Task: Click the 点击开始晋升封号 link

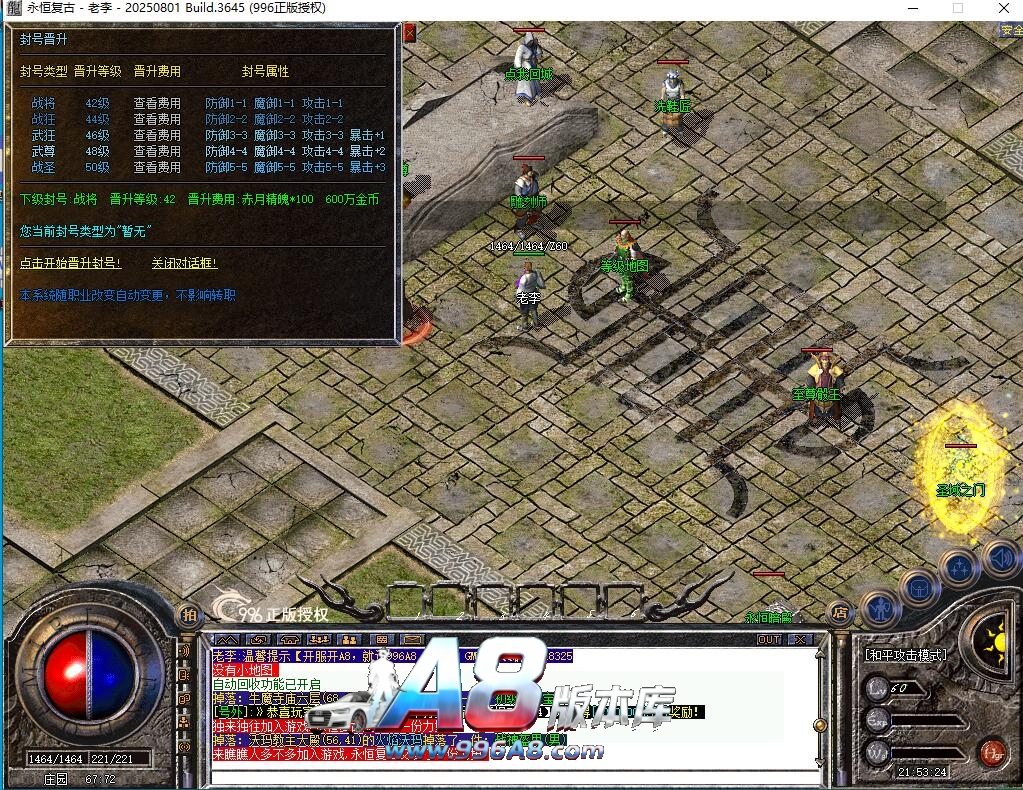Action: click(x=70, y=263)
